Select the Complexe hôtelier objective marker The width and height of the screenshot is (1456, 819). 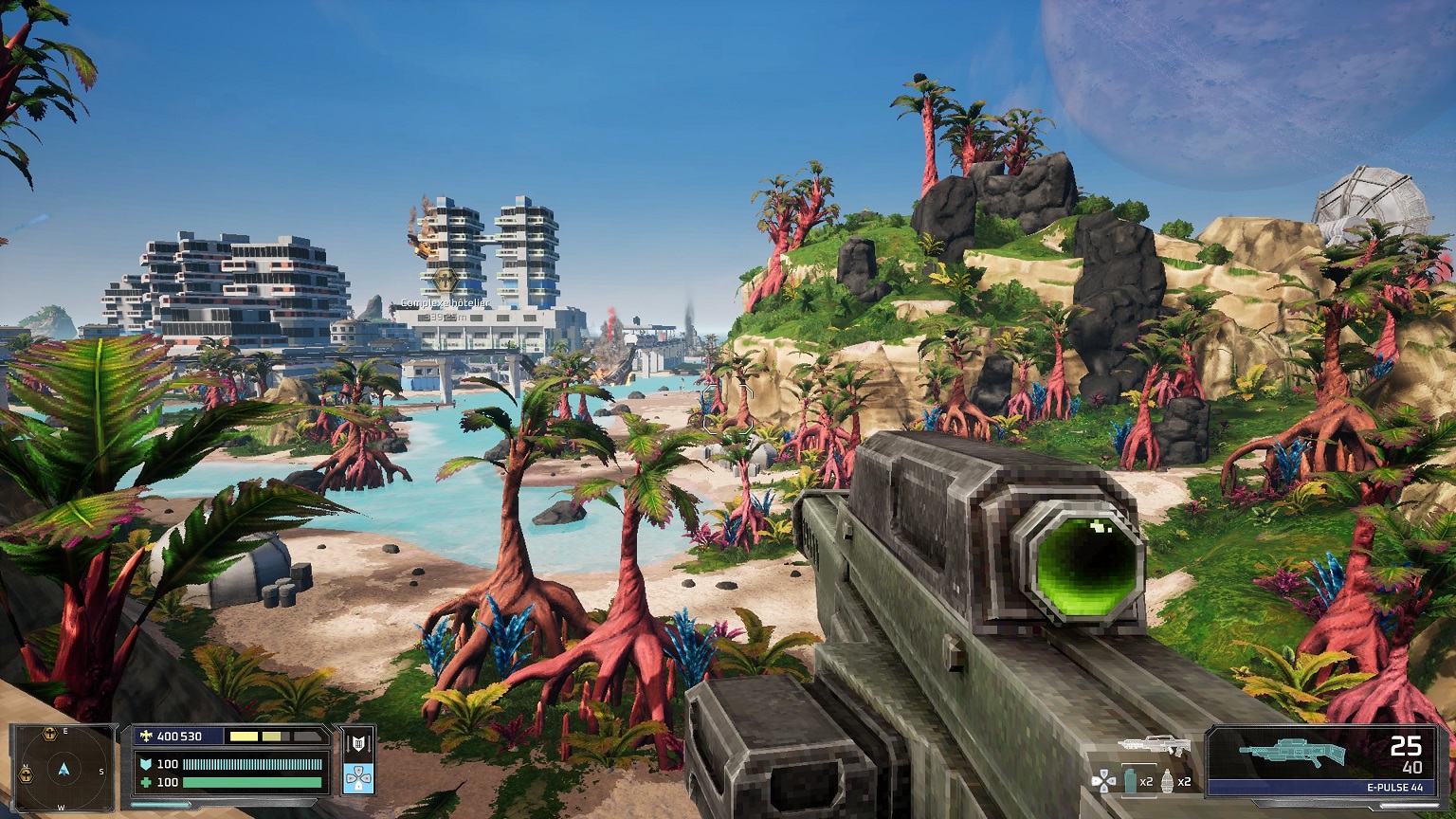445,280
